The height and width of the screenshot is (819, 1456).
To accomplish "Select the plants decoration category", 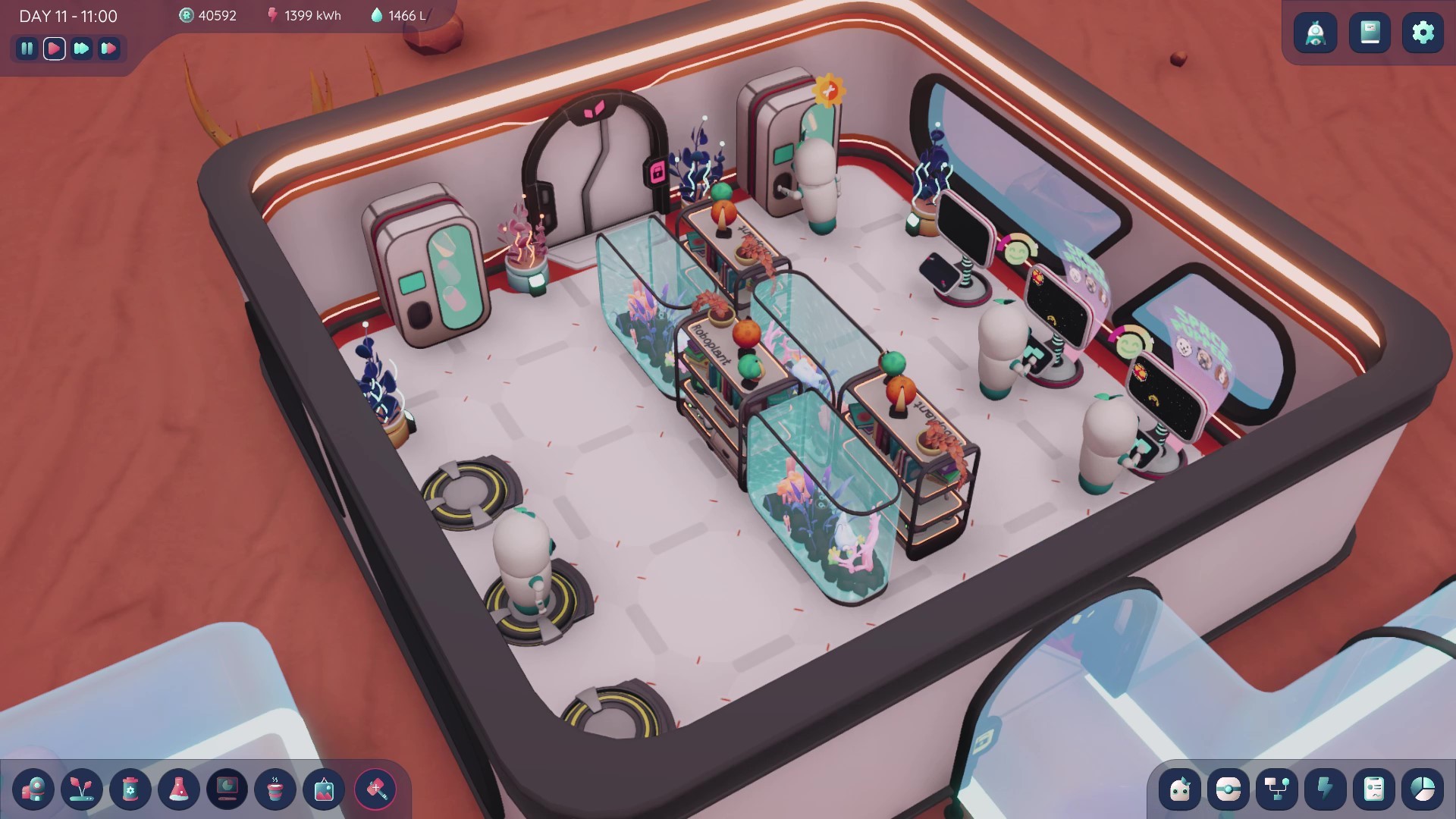I will pos(82,790).
